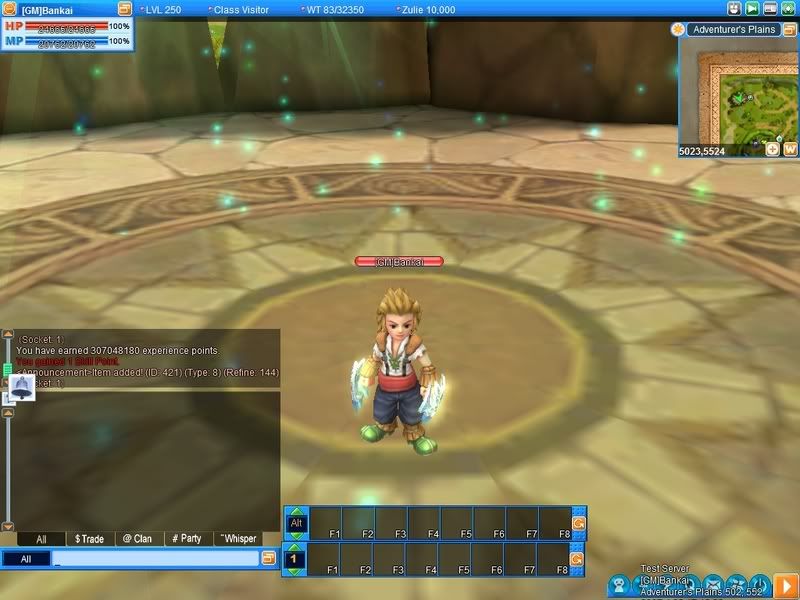
Task: Switch to the Trade chat tab
Action: [x=89, y=538]
